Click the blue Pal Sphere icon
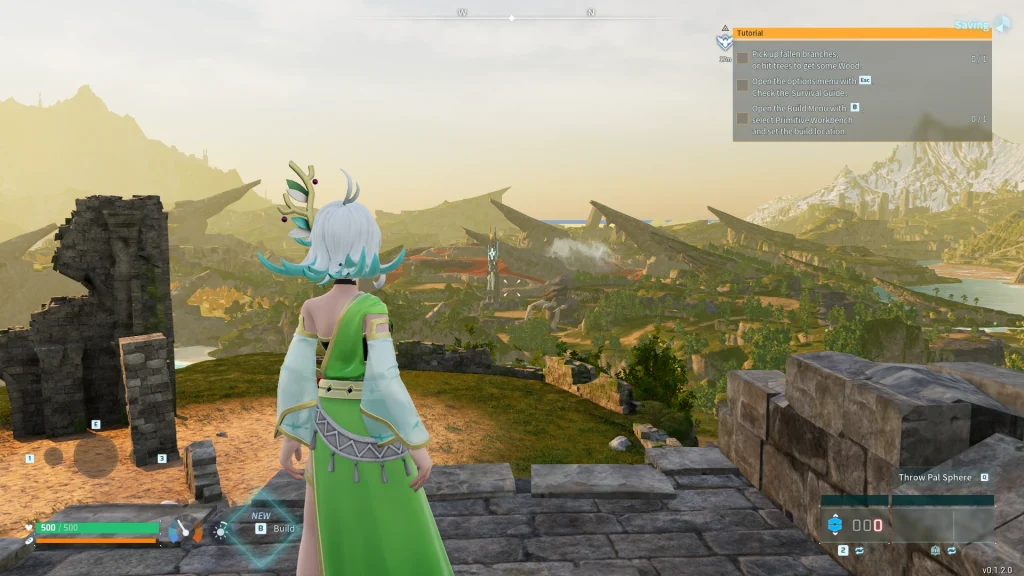Viewport: 1024px width, 576px height. [834, 525]
